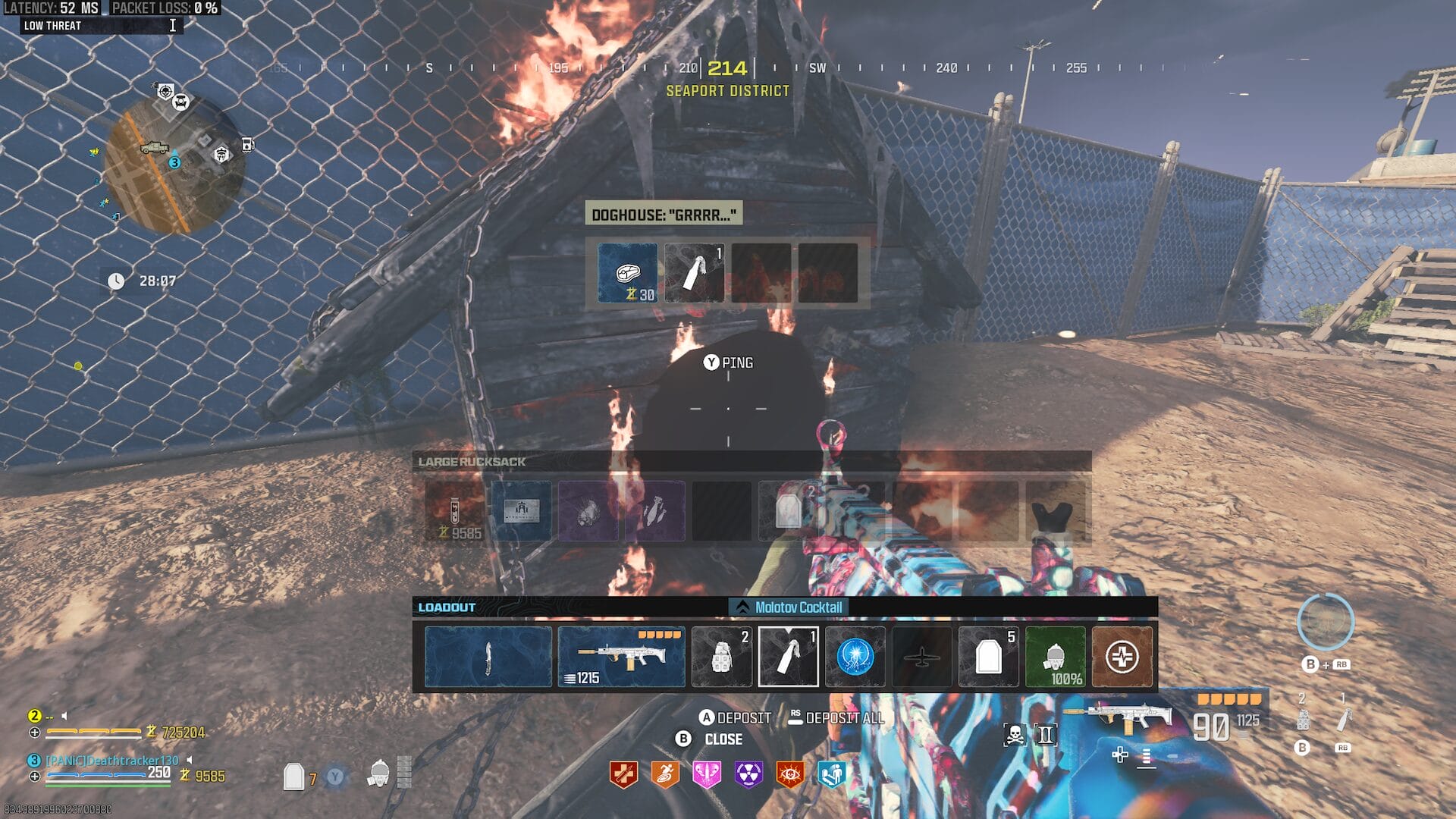Choose the assault rifle loadout slot
Viewport: 1456px width, 819px height.
[621, 657]
